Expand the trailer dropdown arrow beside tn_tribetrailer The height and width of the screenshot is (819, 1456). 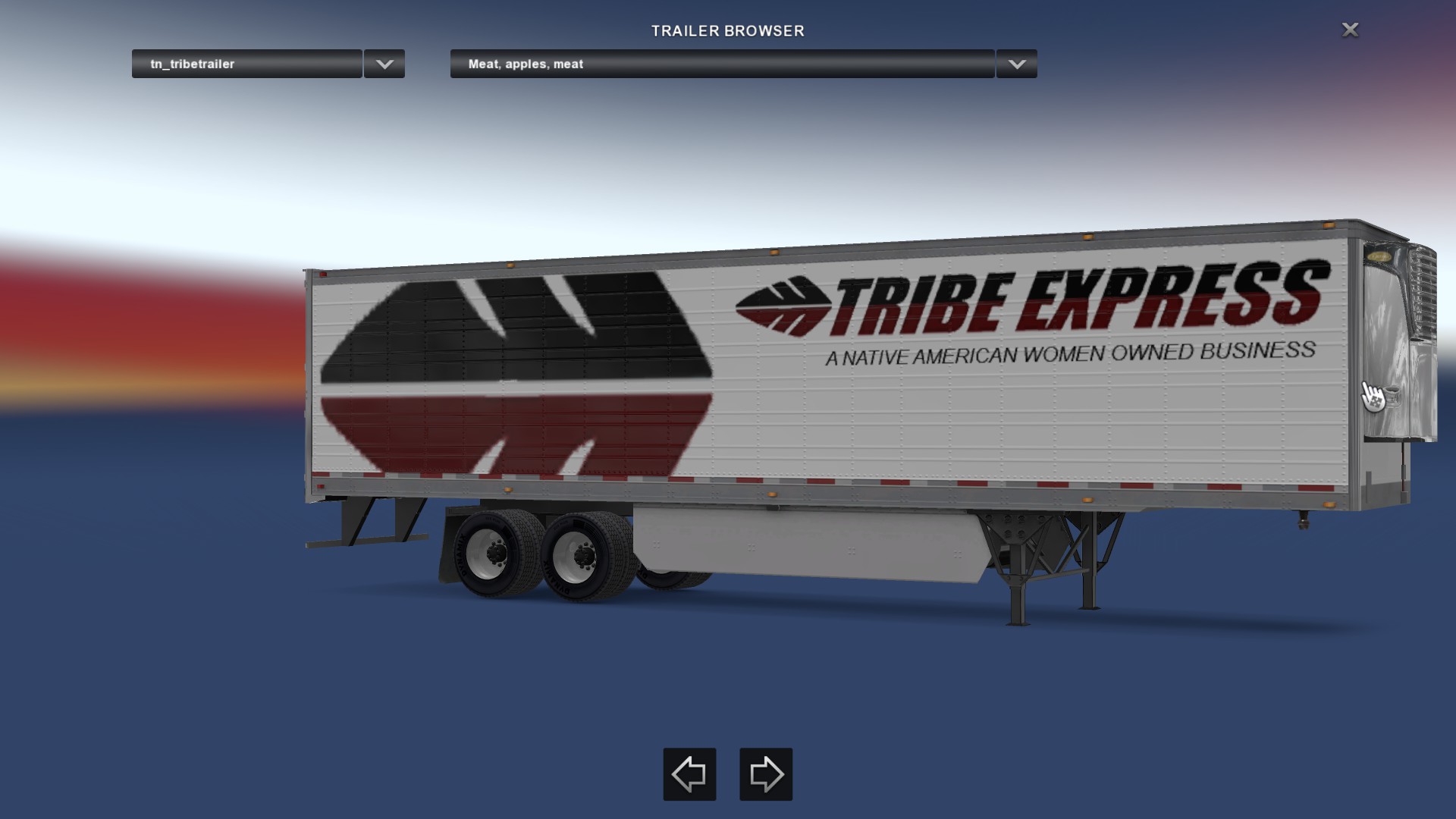coord(384,64)
